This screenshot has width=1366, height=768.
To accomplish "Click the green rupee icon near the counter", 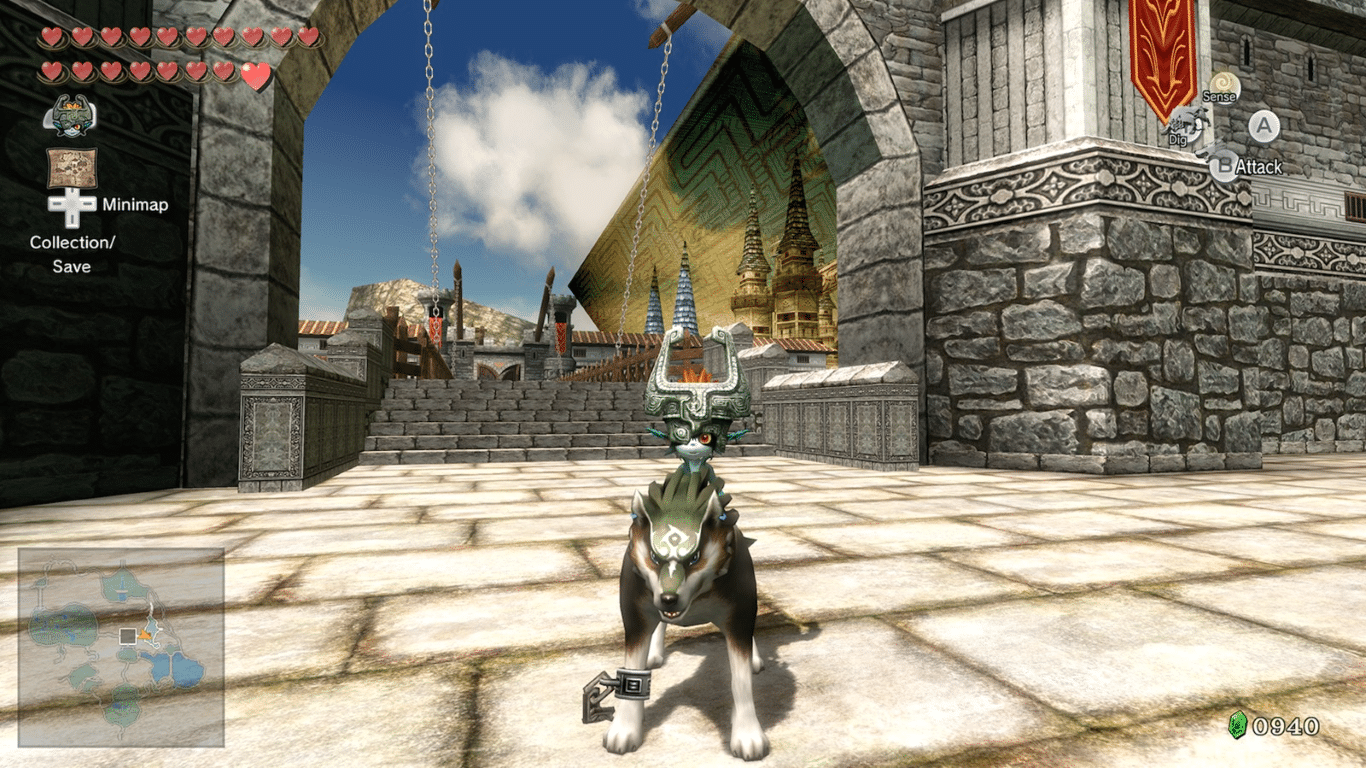I will click(x=1238, y=724).
